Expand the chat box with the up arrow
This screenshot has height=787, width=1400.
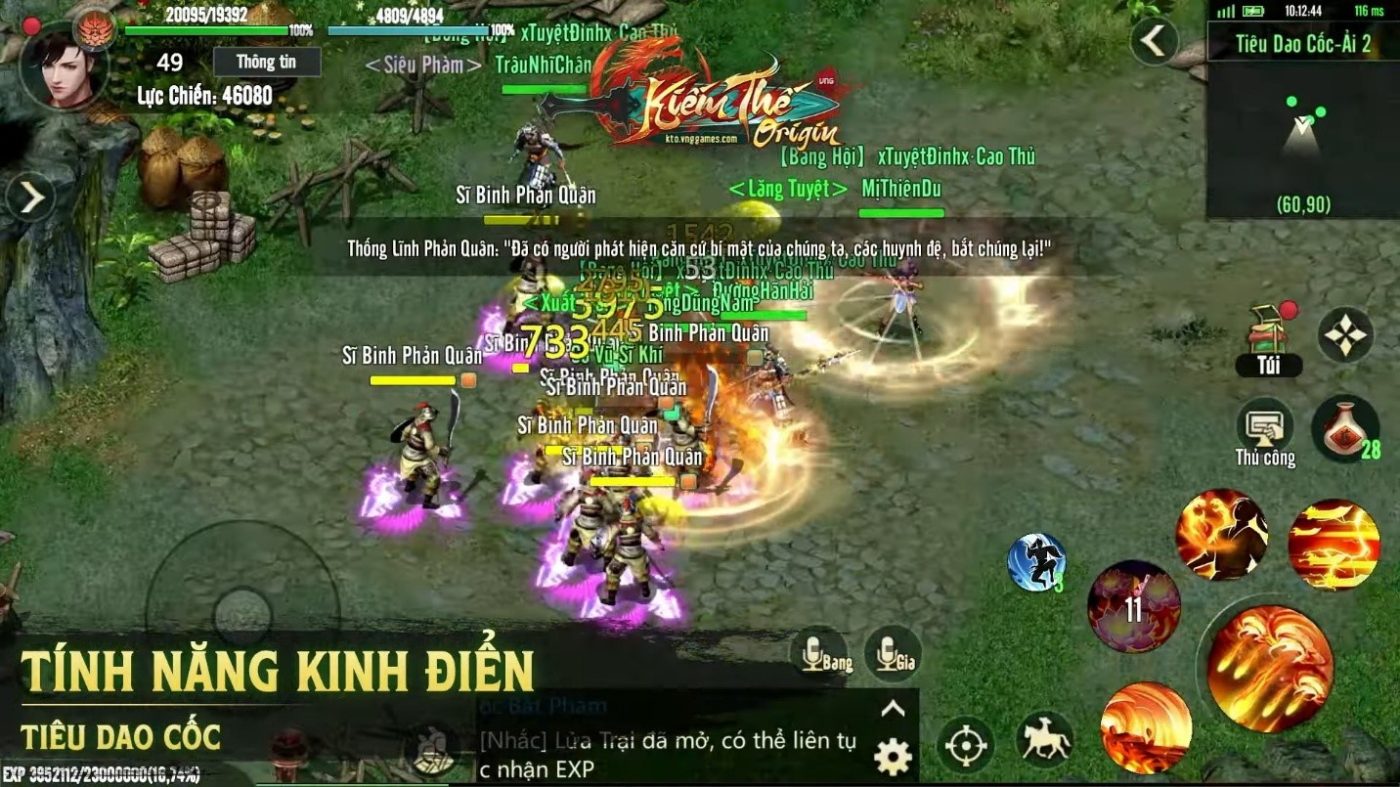(x=892, y=710)
